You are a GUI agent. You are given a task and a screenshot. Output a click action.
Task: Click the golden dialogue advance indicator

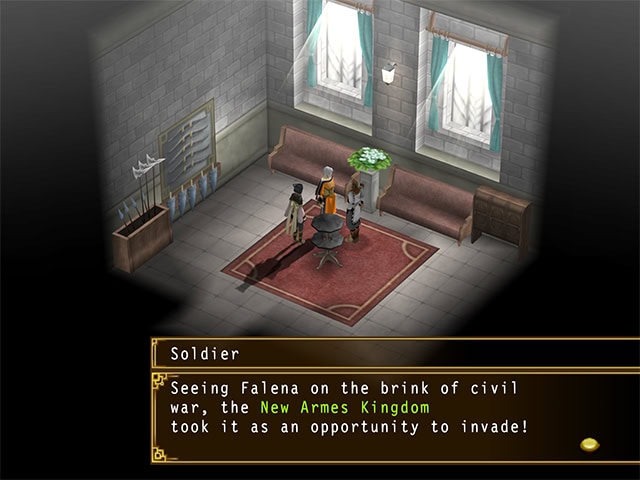tap(590, 444)
